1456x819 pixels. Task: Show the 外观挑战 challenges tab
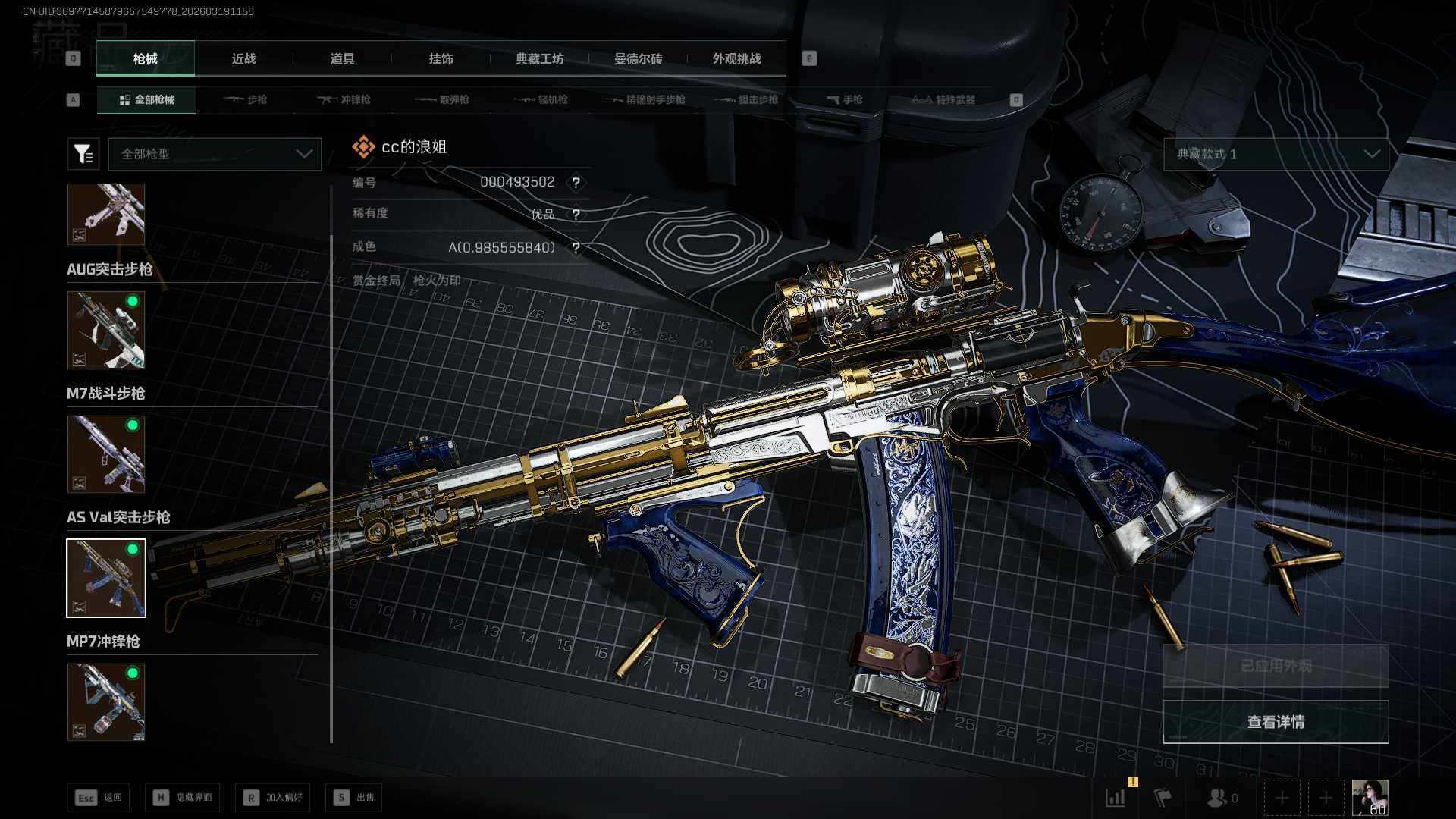(x=736, y=58)
